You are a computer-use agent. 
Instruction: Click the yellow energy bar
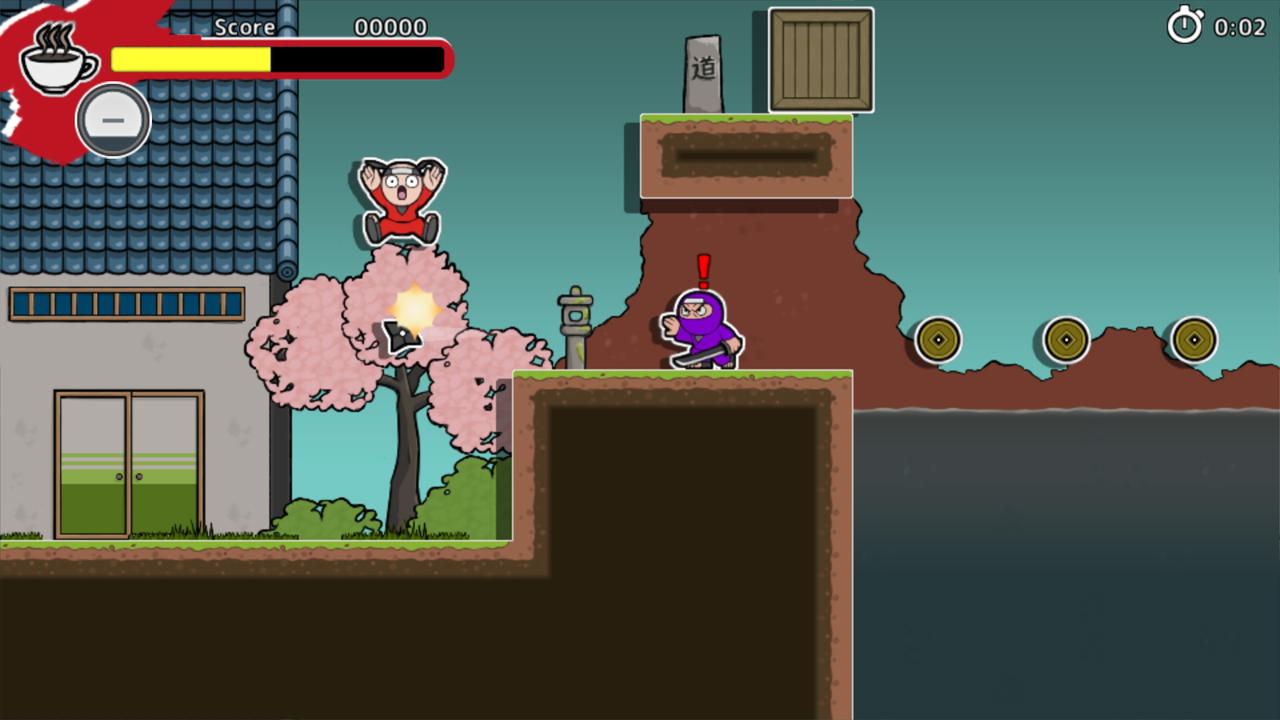pos(190,59)
